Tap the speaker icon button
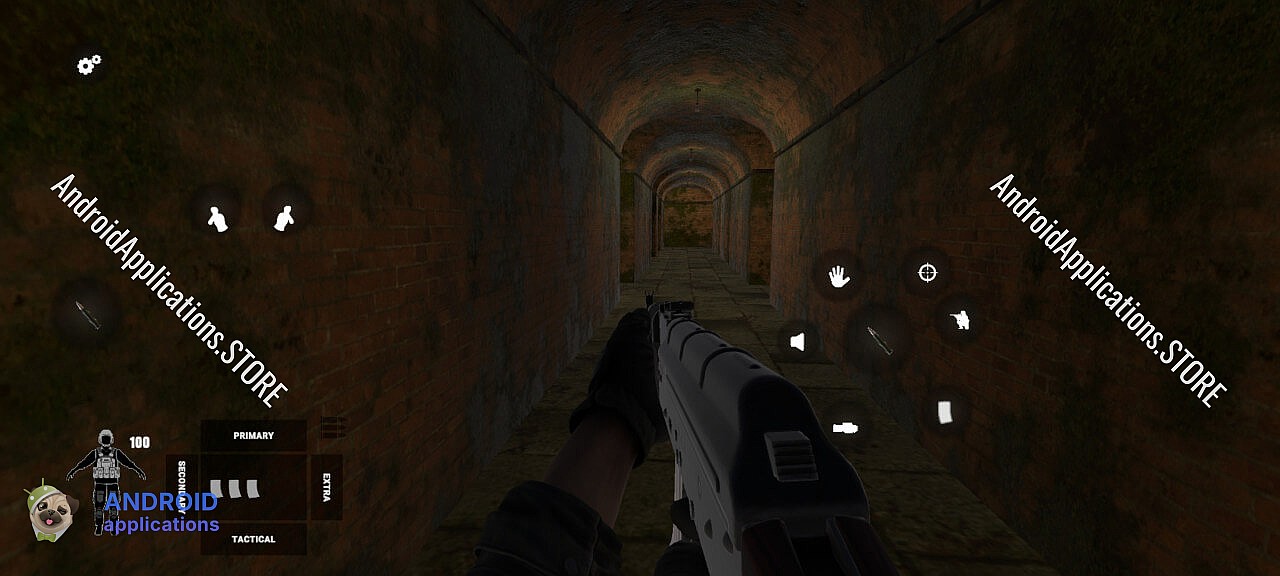 point(797,342)
